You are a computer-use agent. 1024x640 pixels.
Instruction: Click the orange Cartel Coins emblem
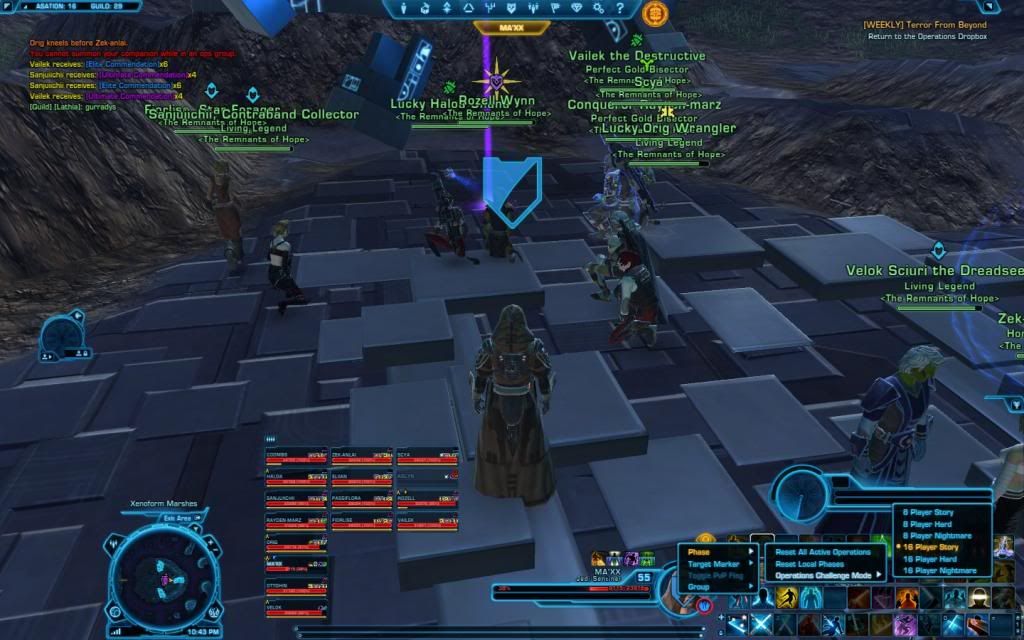[656, 13]
